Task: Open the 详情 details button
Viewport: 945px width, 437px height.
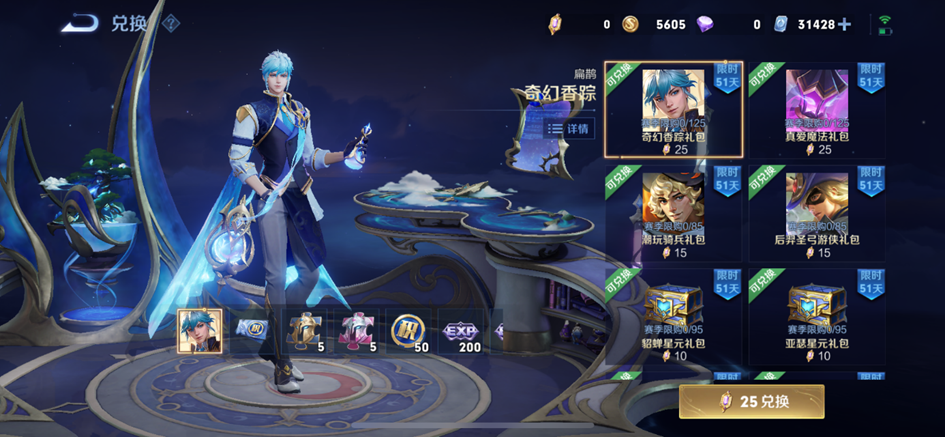Action: (569, 129)
